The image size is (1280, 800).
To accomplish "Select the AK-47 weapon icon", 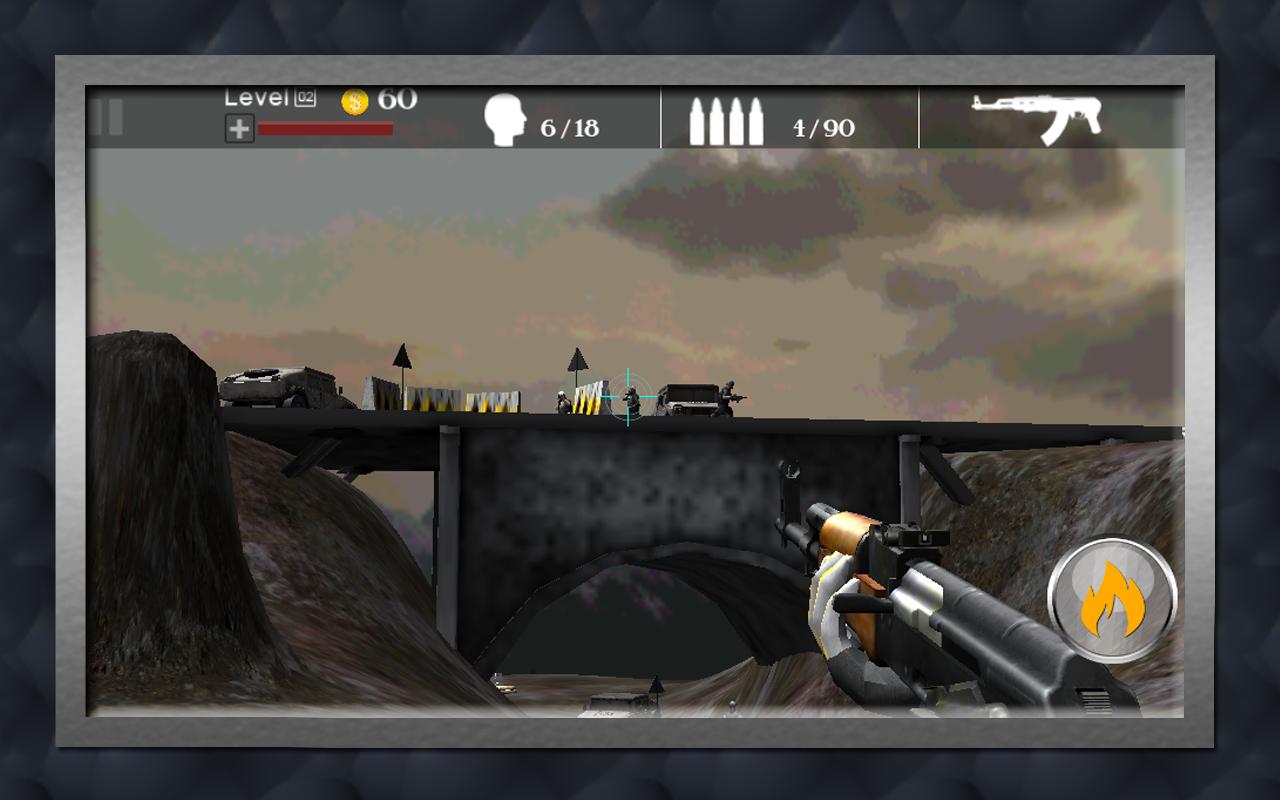I will (x=1038, y=117).
